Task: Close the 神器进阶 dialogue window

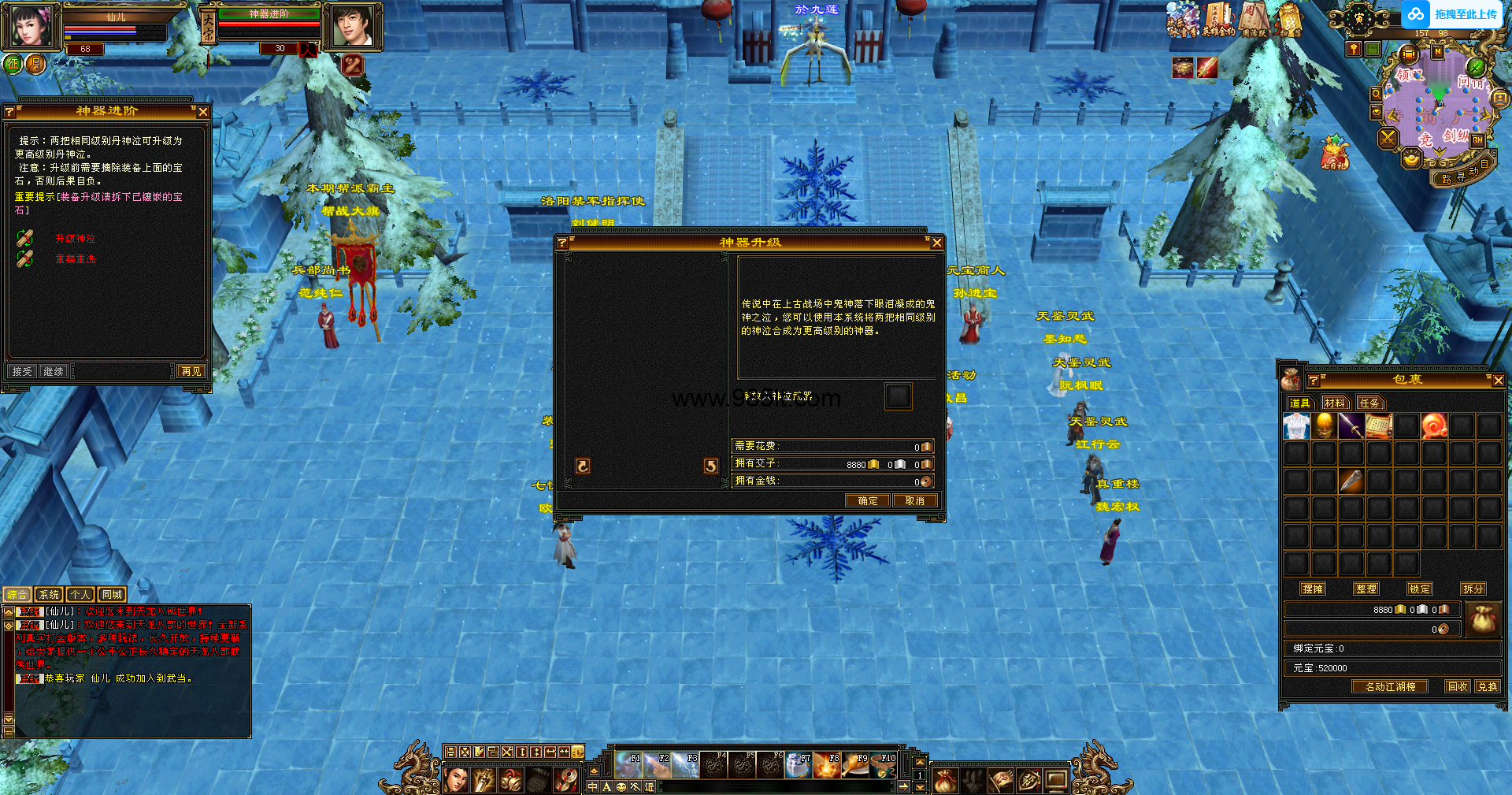Action: 203,112
